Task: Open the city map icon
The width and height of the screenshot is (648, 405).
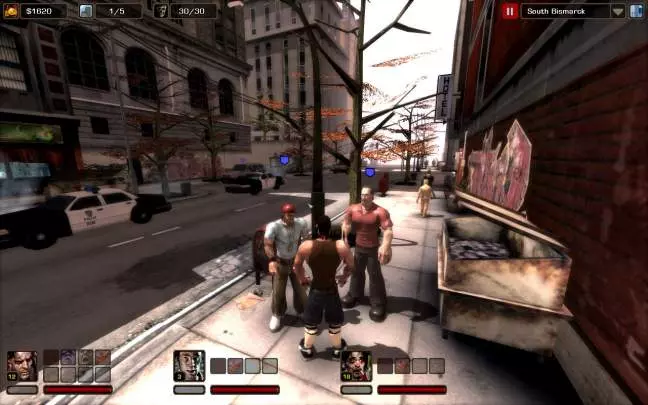Action: (637, 11)
